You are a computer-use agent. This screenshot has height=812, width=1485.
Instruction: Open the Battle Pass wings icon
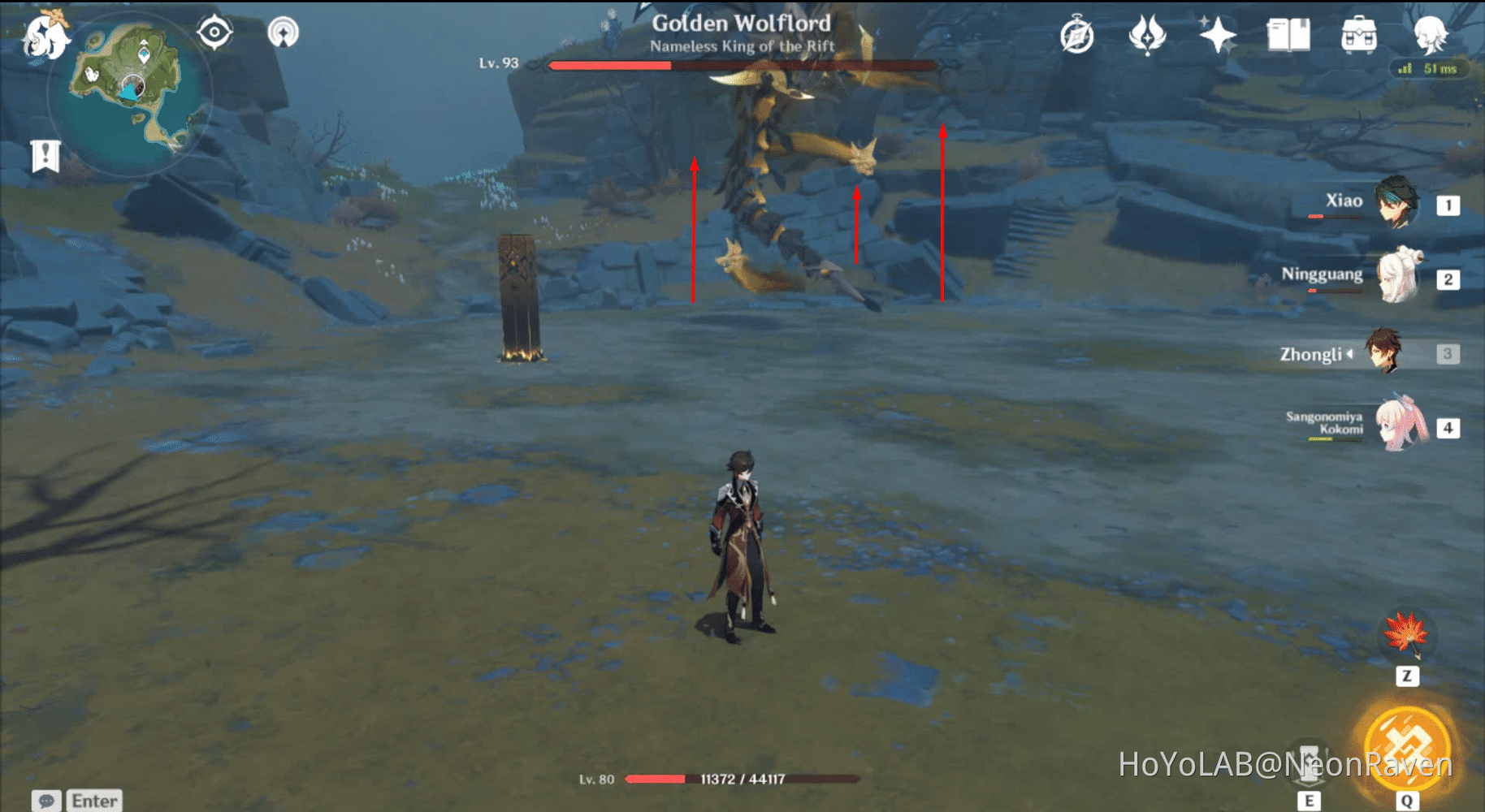pos(1145,33)
